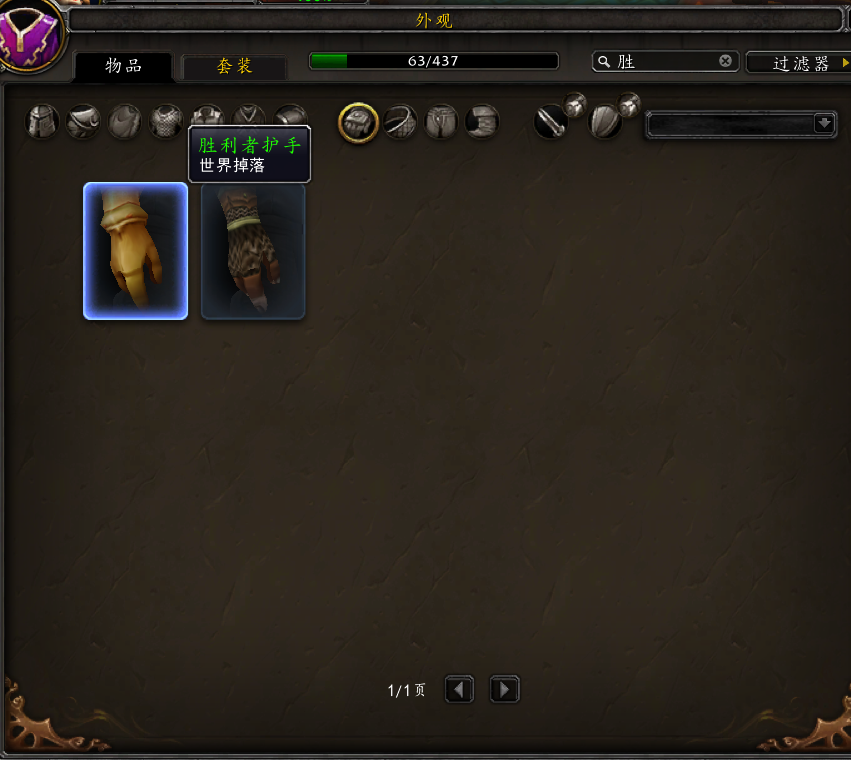The image size is (851, 760).
Task: Choose the shoulder armor slot icon
Action: (83, 122)
